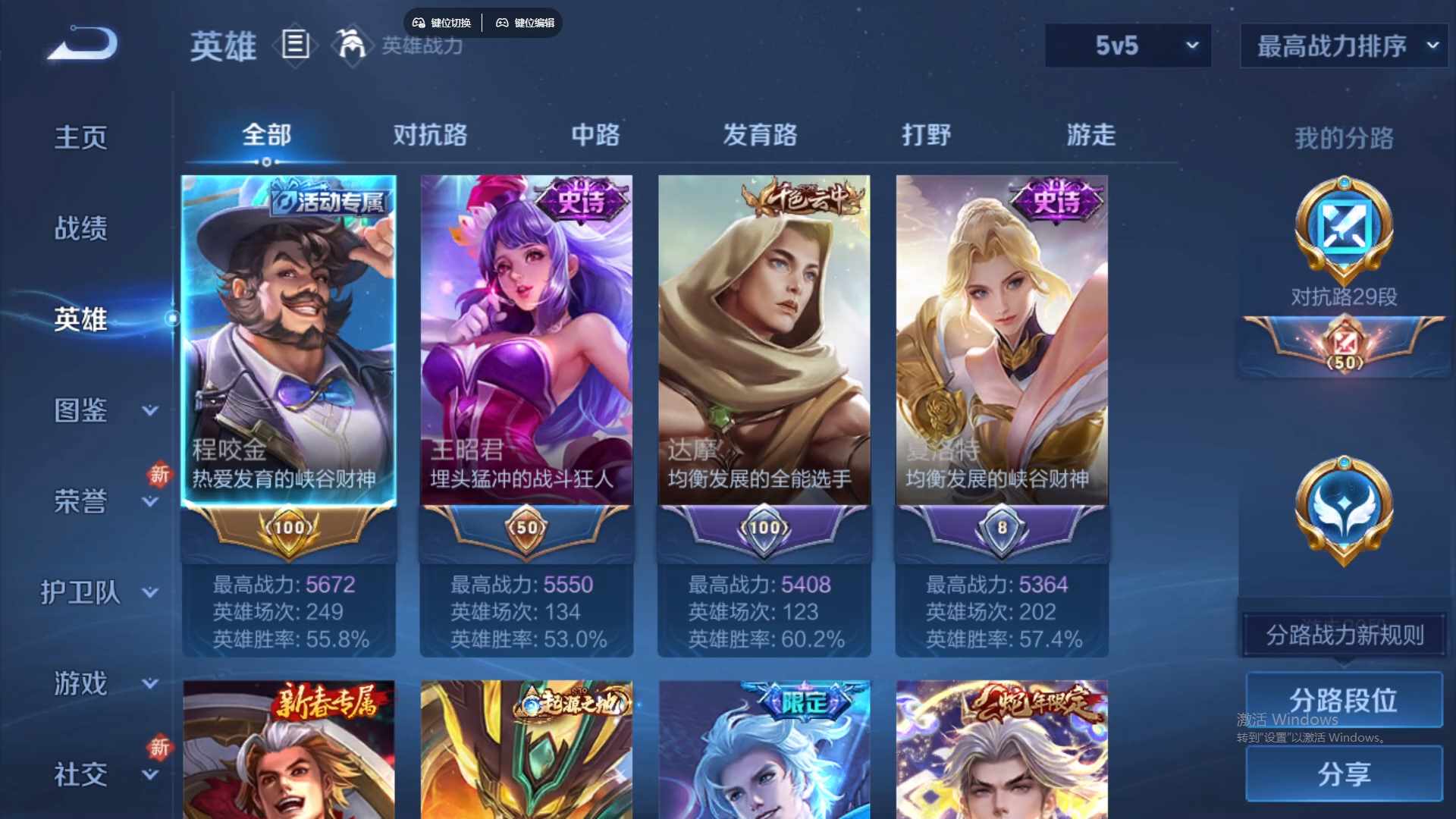Open the hero list icon beside 英雄 title
Image resolution: width=1456 pixels, height=819 pixels.
(x=294, y=46)
